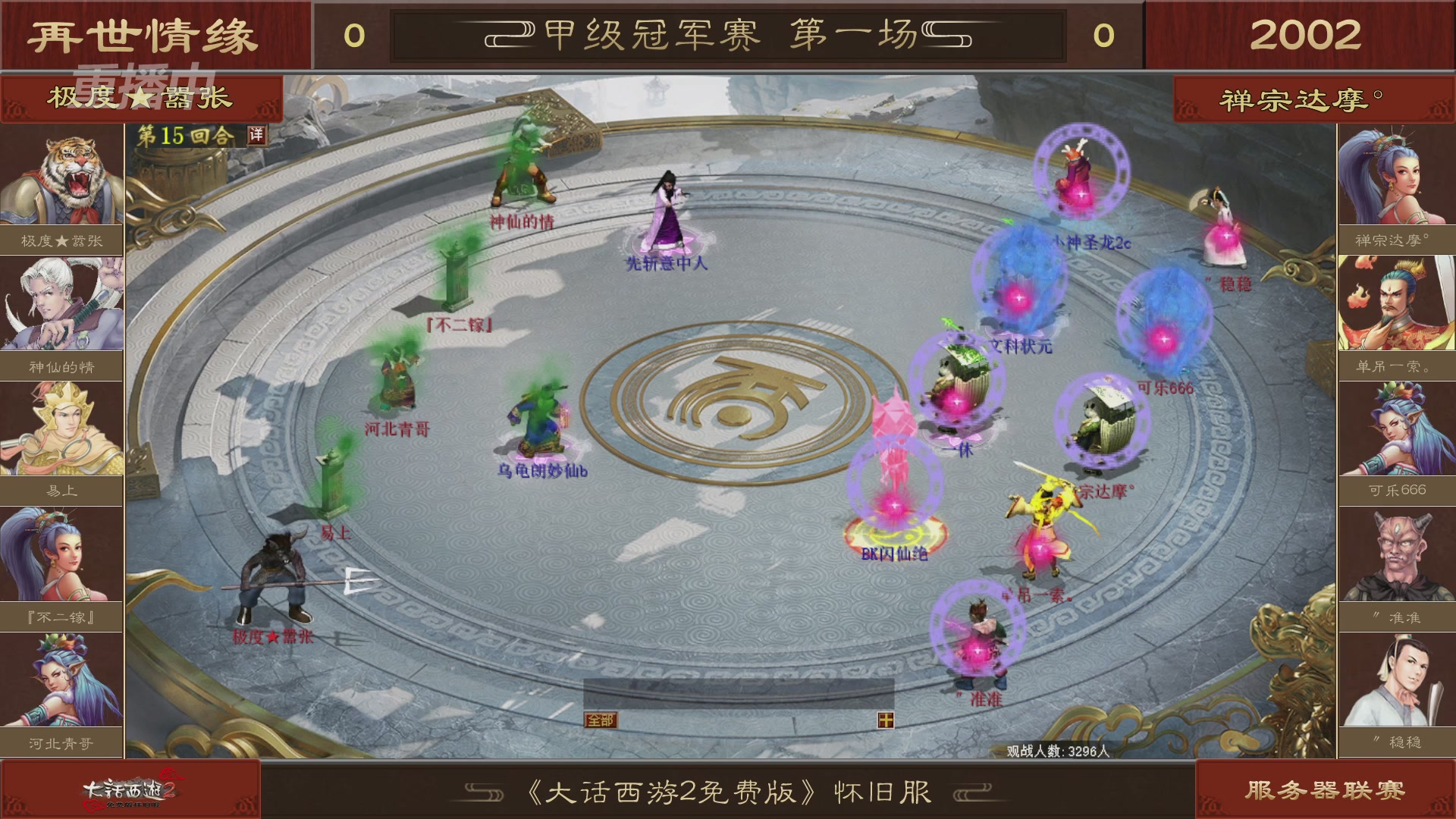
Task: Select 神仙的情 portrait in left sidebar
Action: (61, 302)
